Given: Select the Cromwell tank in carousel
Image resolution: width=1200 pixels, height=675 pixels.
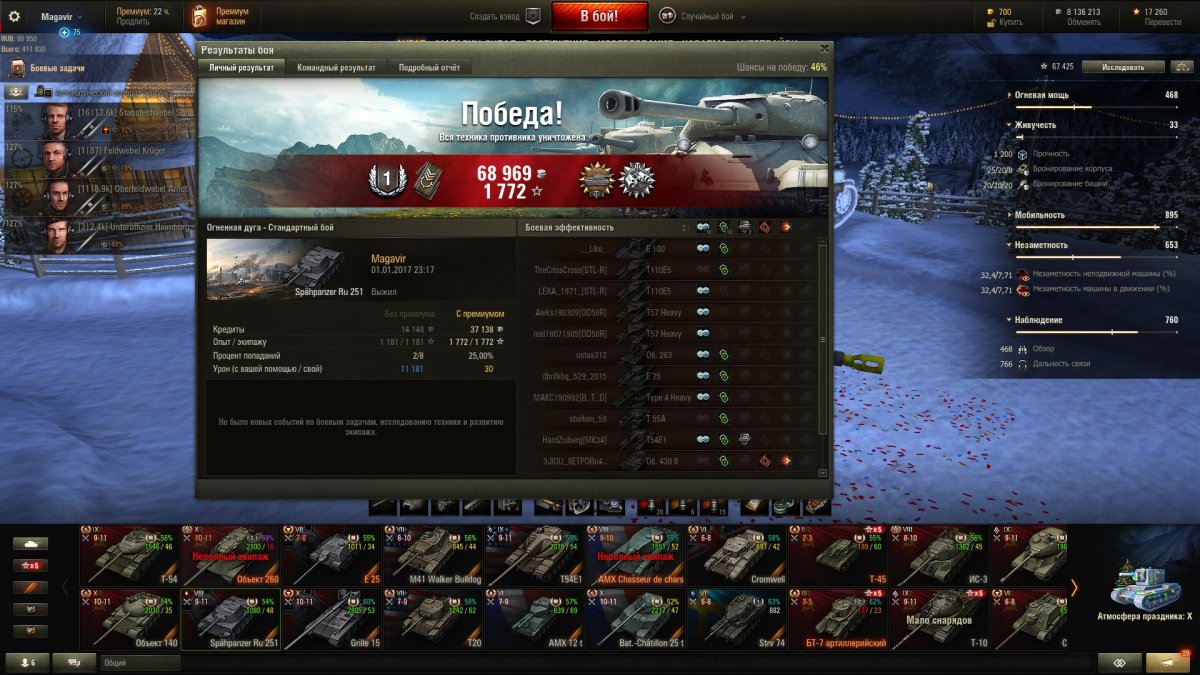Looking at the screenshot, I should 736,554.
